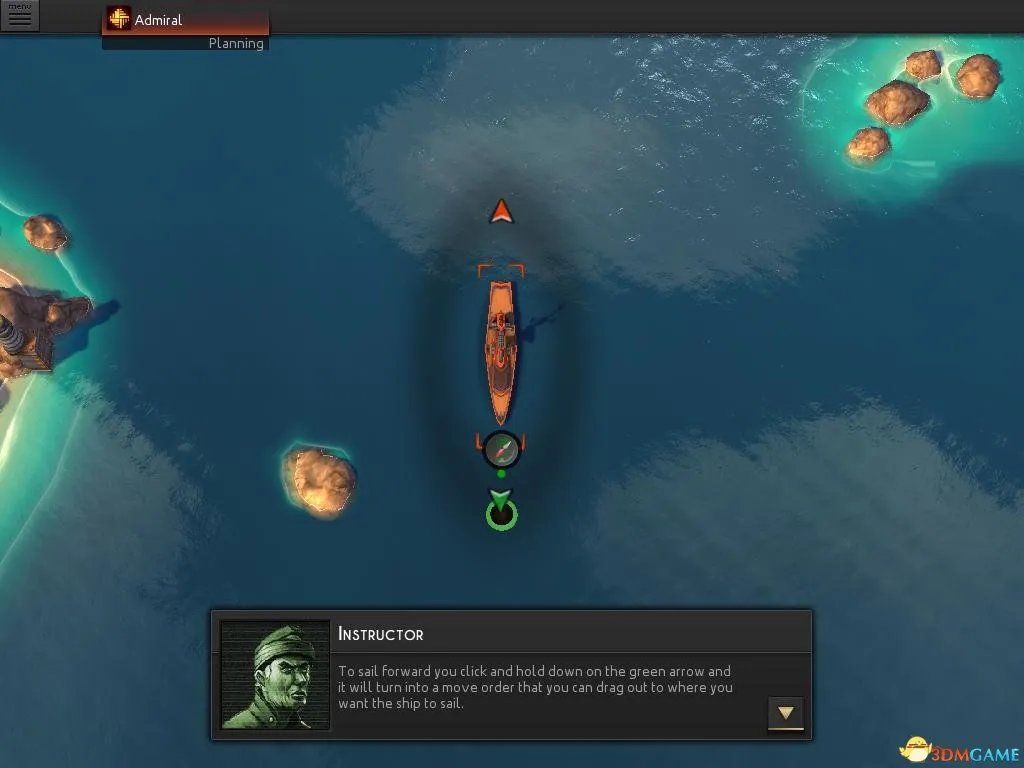1024x768 pixels.
Task: Open the hamburger menu button
Action: [20, 17]
